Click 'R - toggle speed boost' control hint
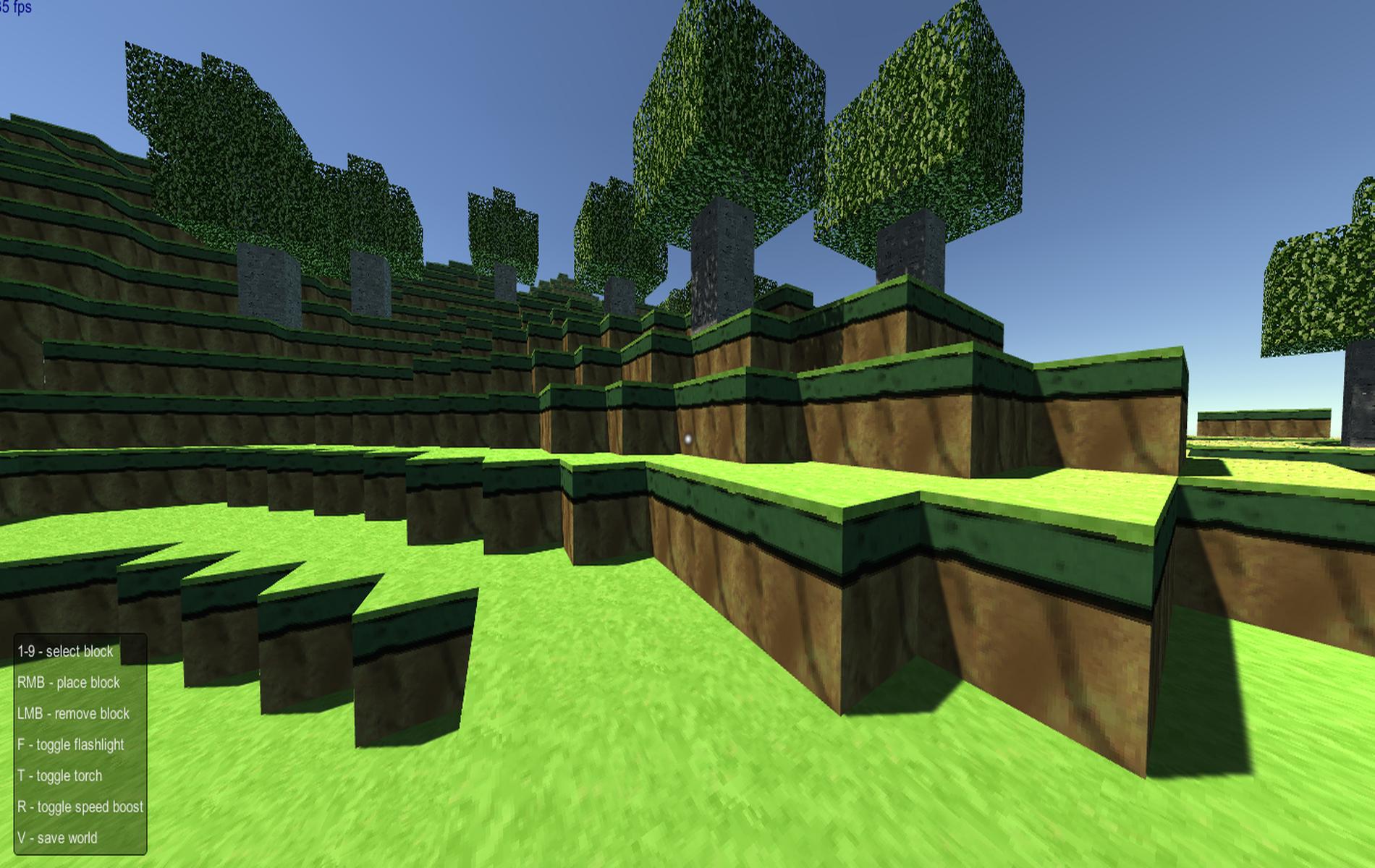The height and width of the screenshot is (868, 1375). (81, 807)
